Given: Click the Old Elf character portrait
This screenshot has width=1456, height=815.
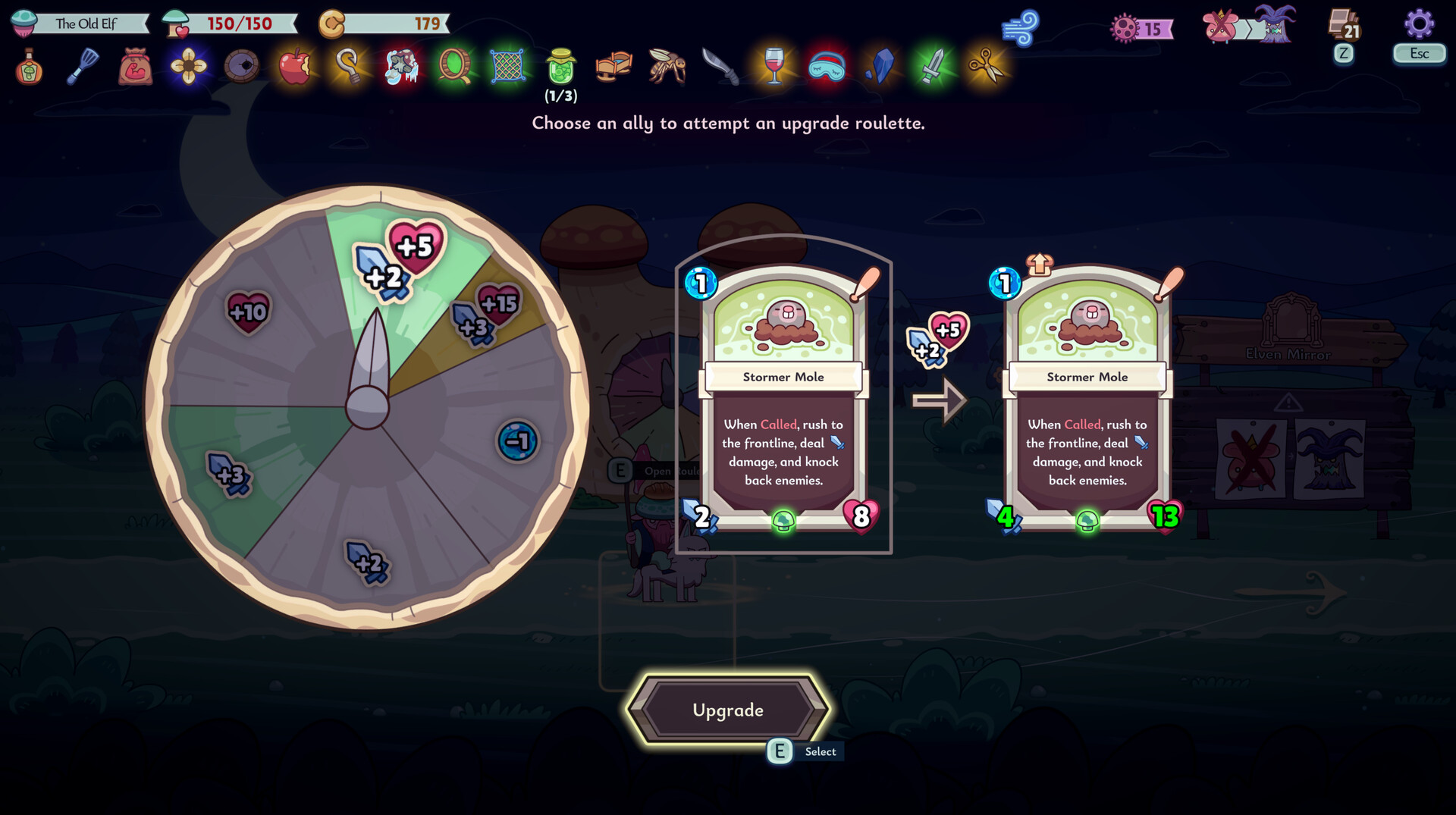Looking at the screenshot, I should pyautogui.click(x=24, y=24).
